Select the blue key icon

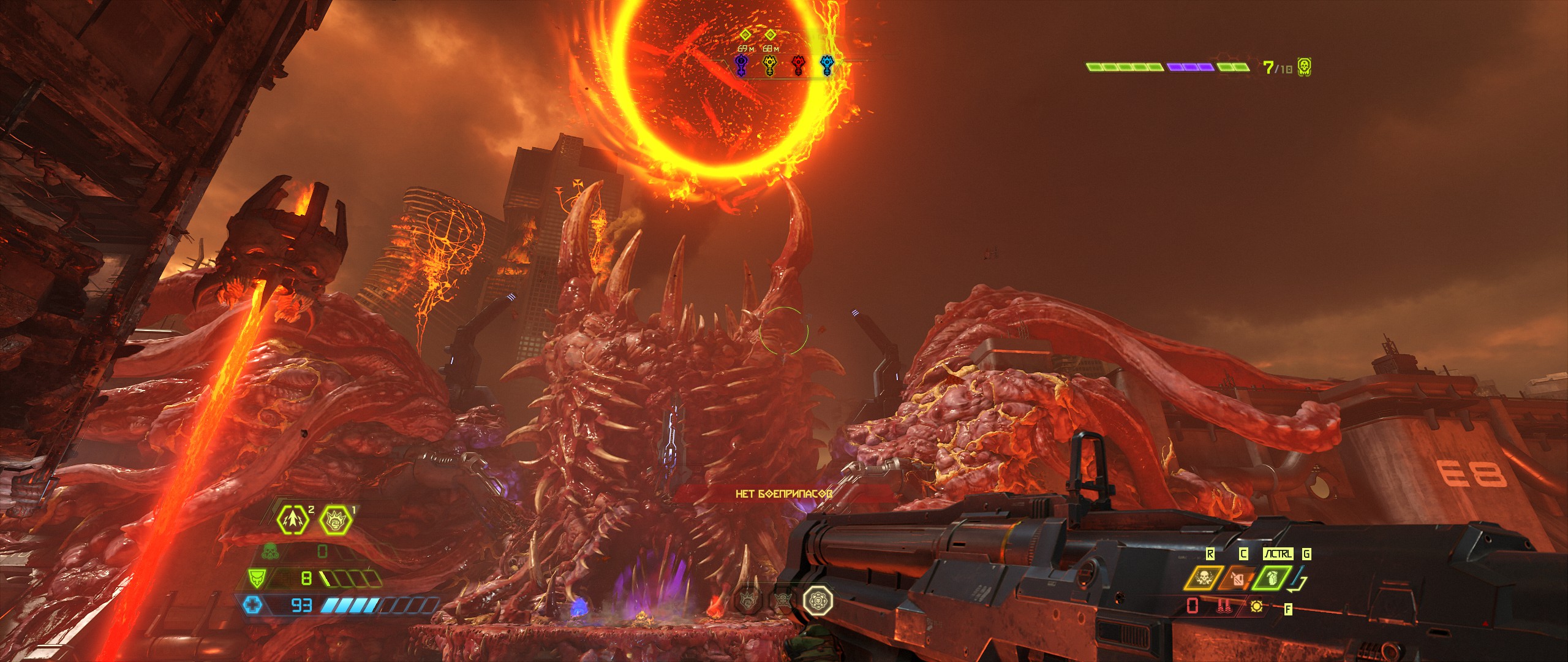(x=826, y=66)
